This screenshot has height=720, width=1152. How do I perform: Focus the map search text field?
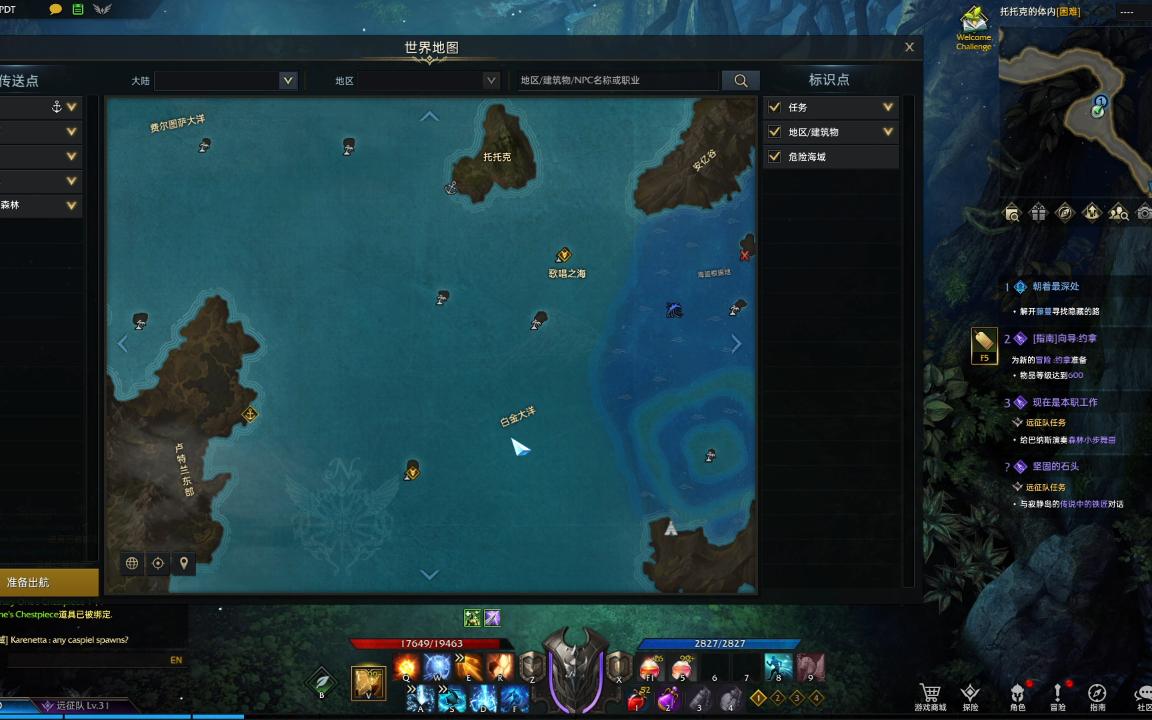tap(615, 81)
